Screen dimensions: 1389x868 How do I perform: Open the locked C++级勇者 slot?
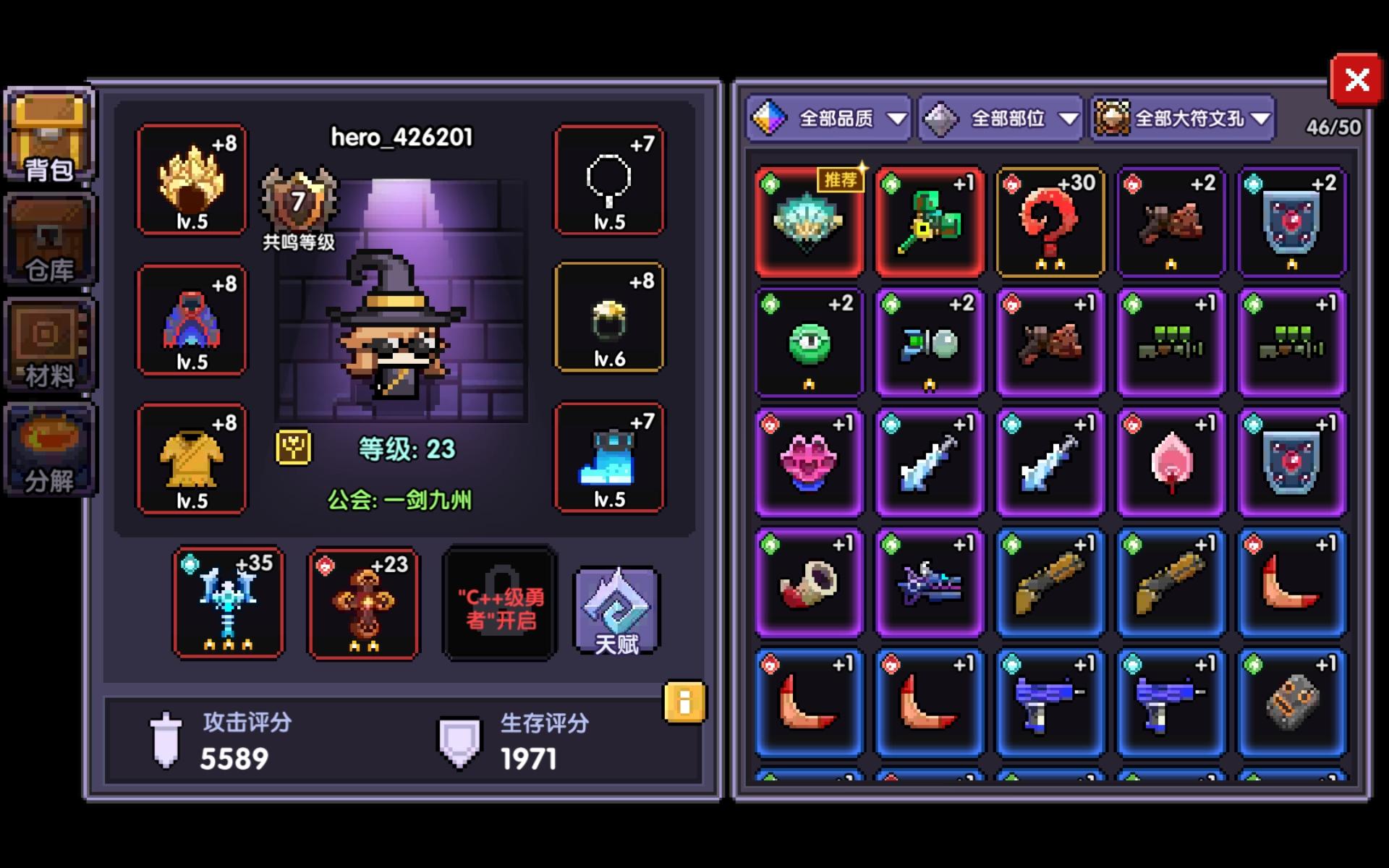click(499, 603)
